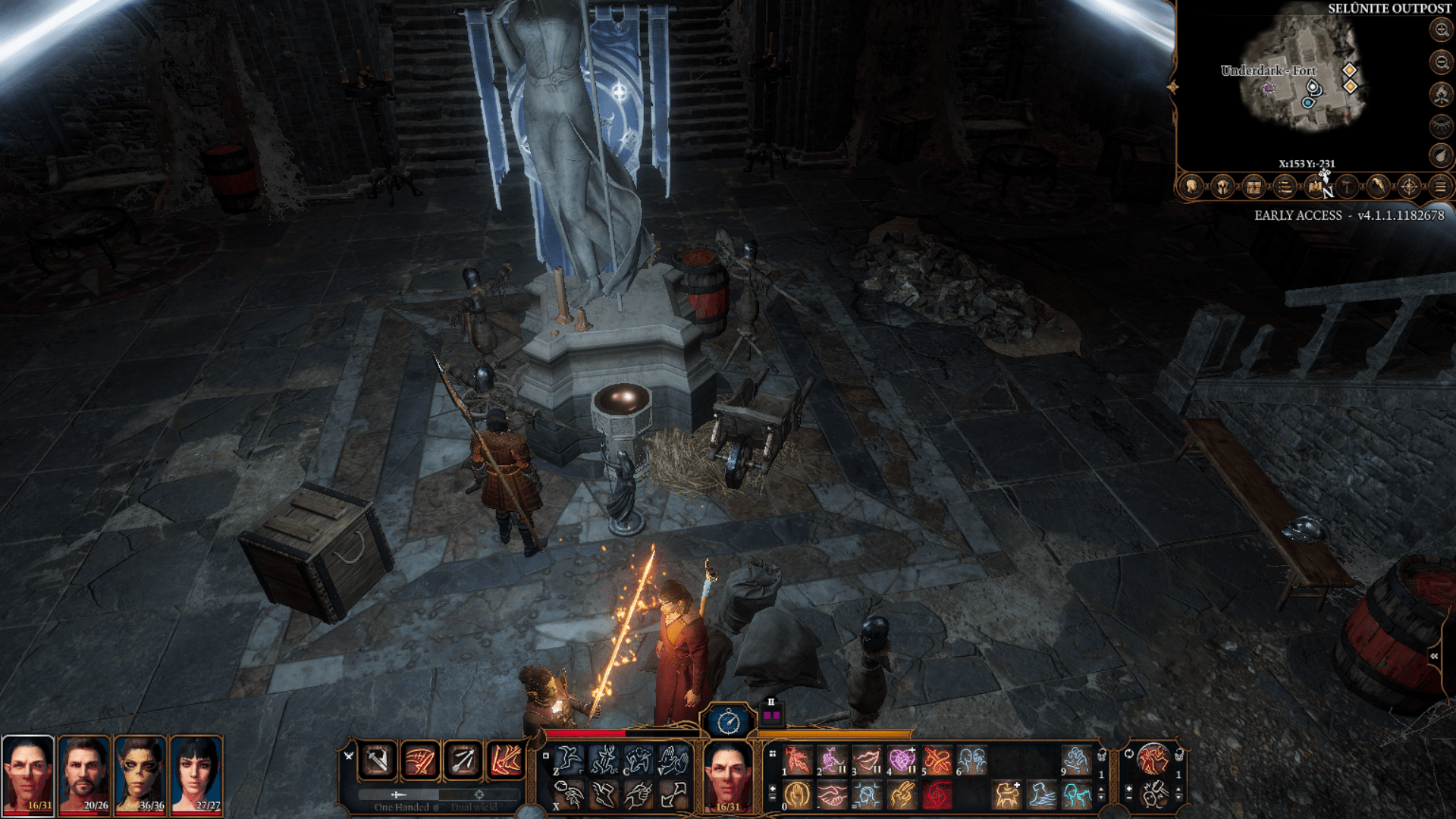The image size is (1456, 819).
Task: Open the character sheet head icon
Action: (x=1191, y=186)
